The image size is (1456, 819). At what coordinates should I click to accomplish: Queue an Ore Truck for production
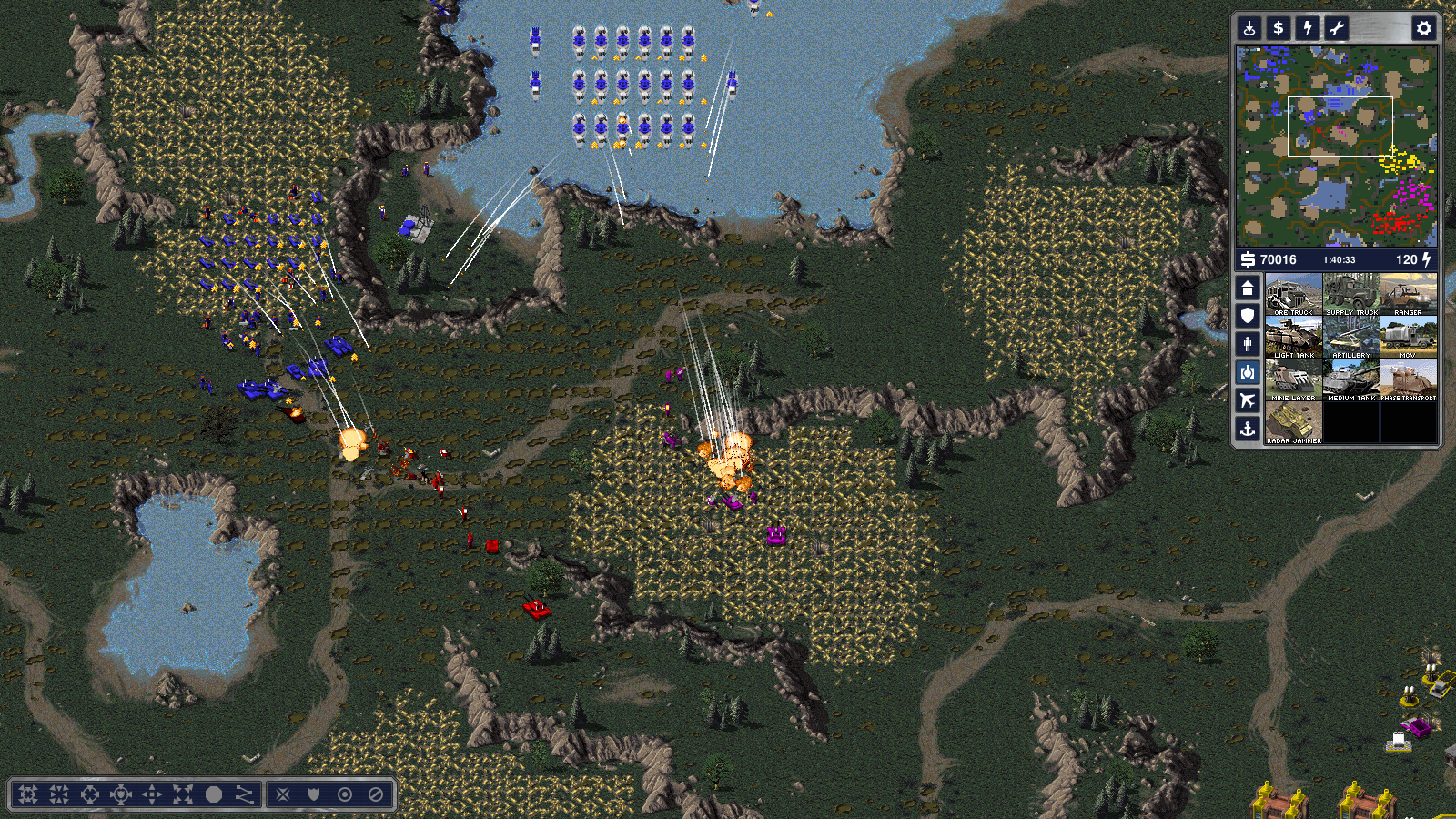1293,294
